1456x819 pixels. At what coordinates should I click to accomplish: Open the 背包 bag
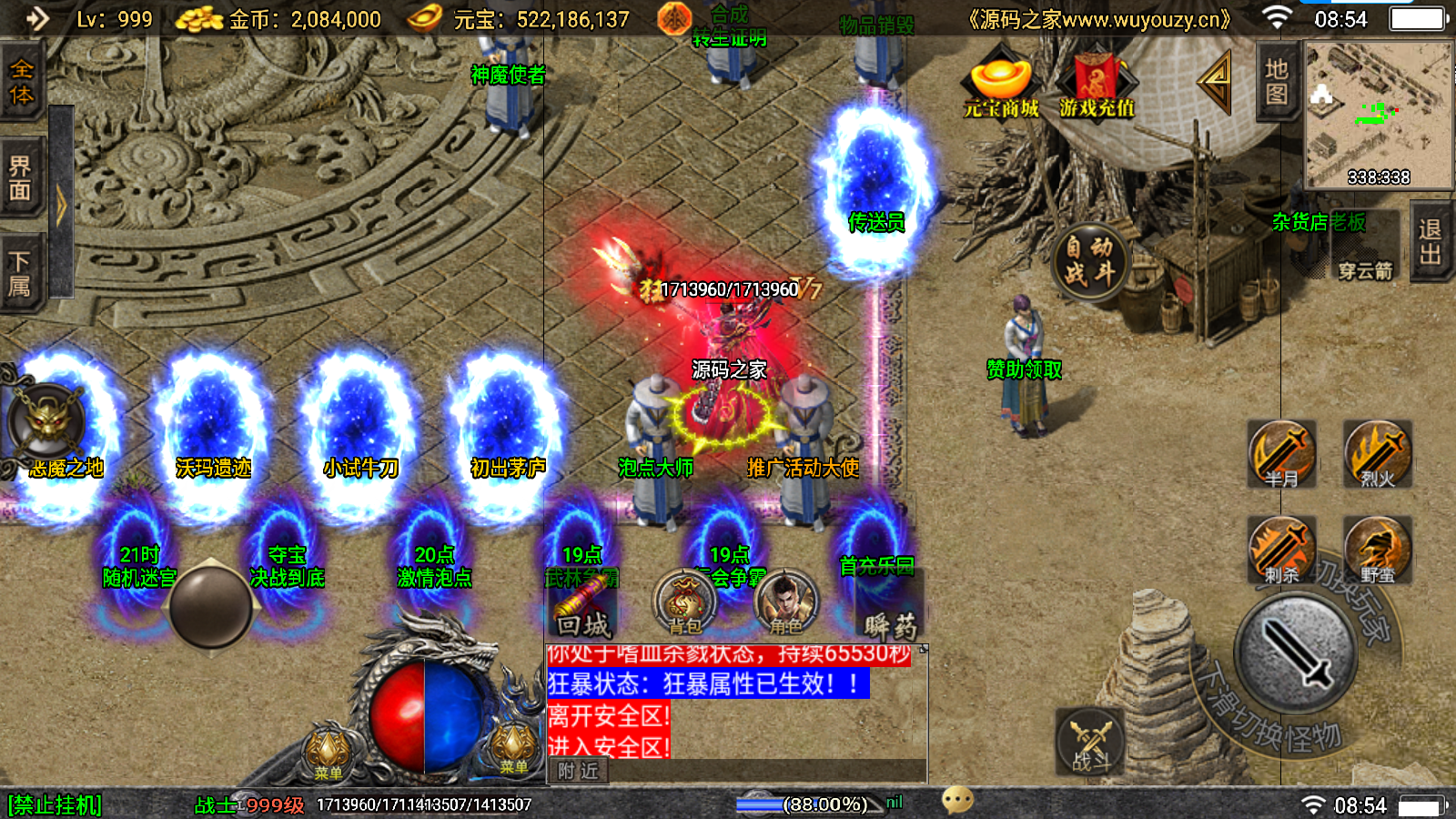click(685, 602)
